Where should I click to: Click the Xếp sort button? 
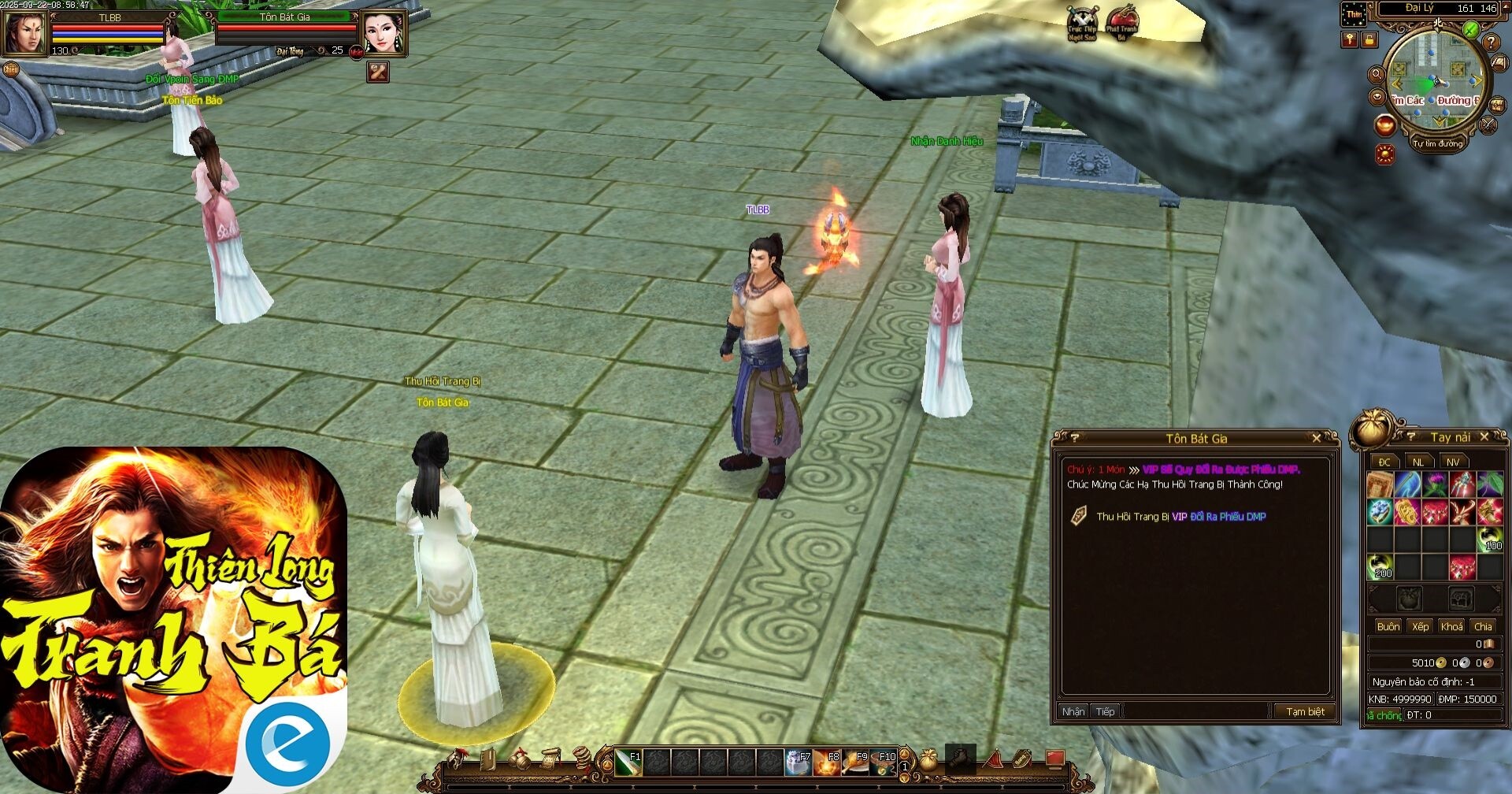(1420, 626)
